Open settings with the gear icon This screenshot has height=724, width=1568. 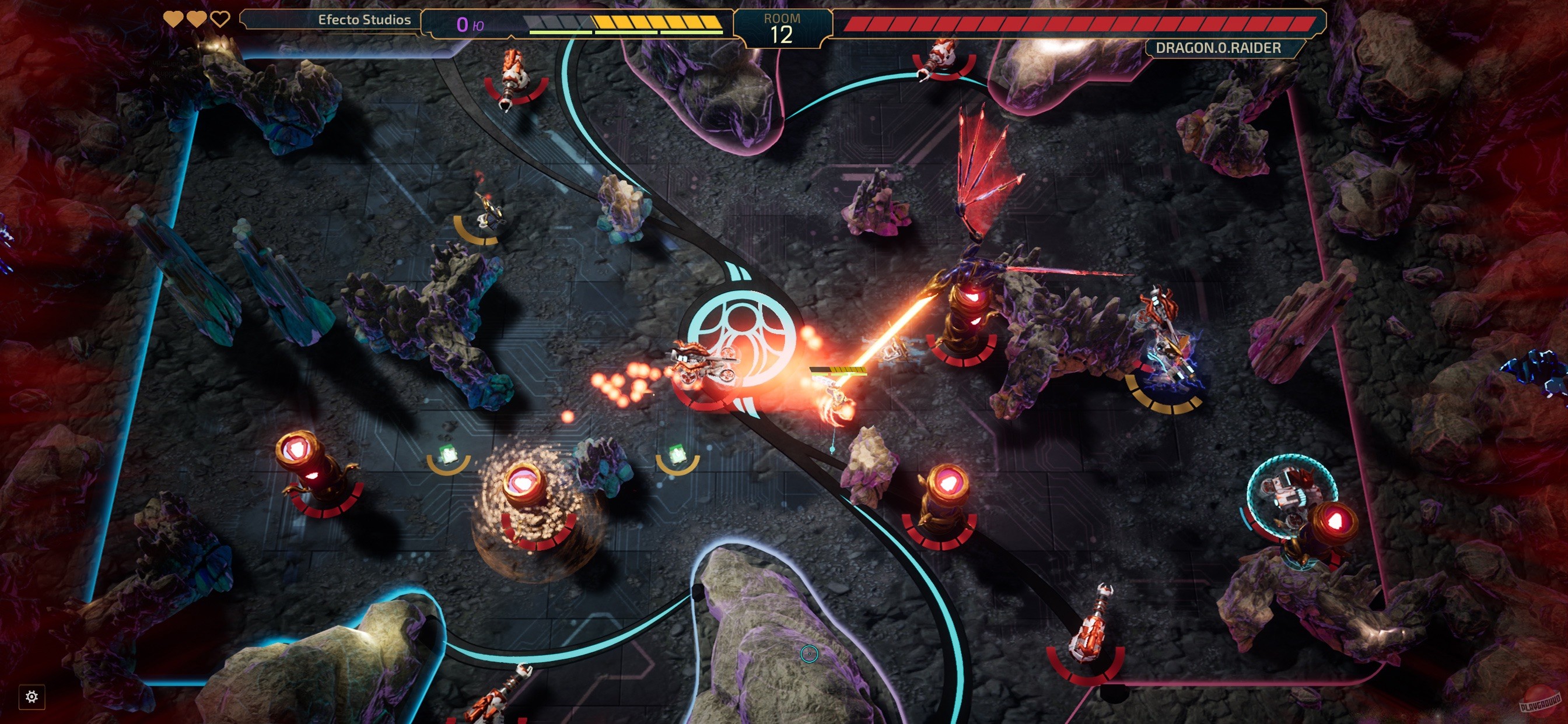coord(32,697)
